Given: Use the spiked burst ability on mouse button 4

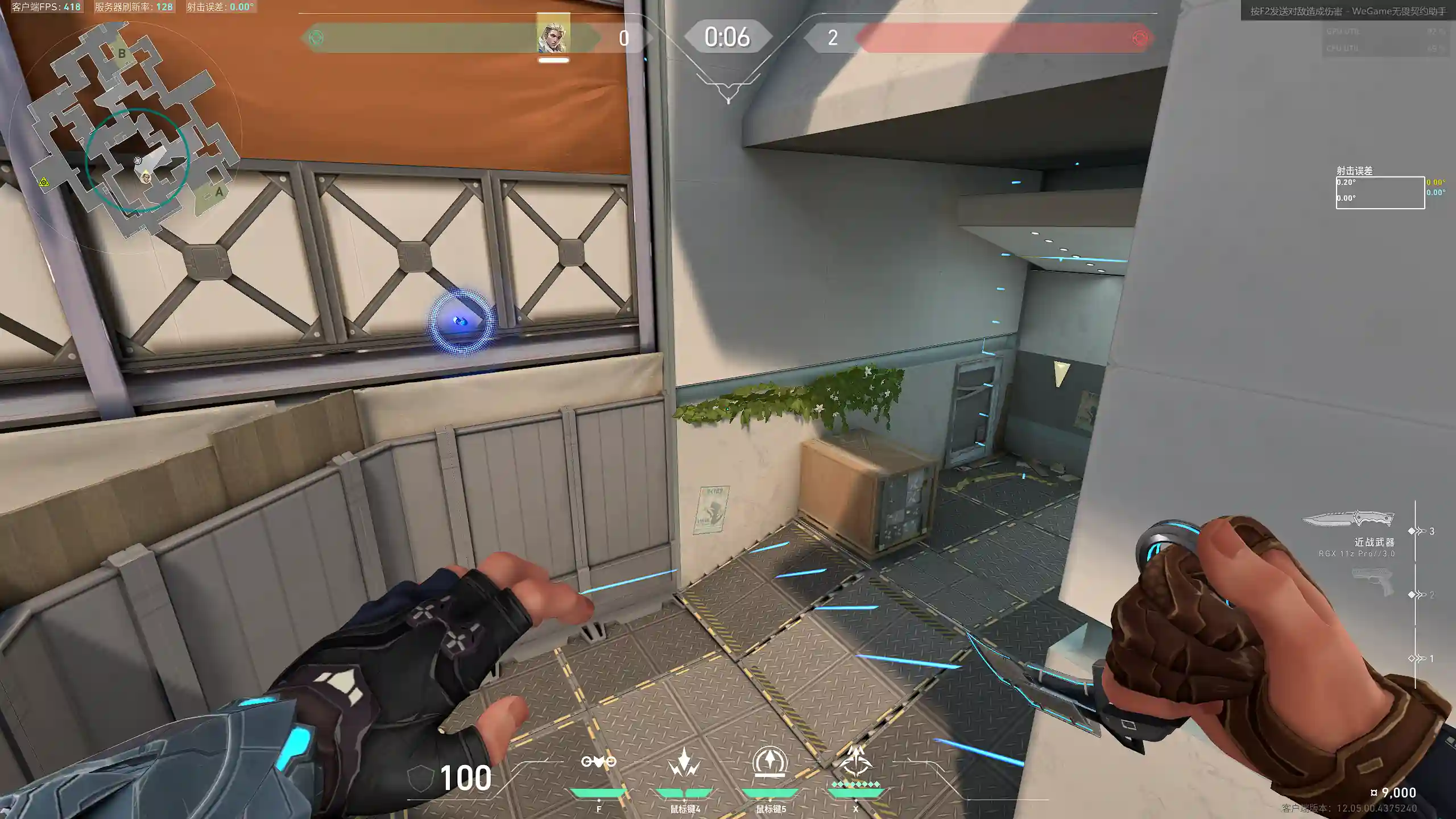Looking at the screenshot, I should pos(684,762).
